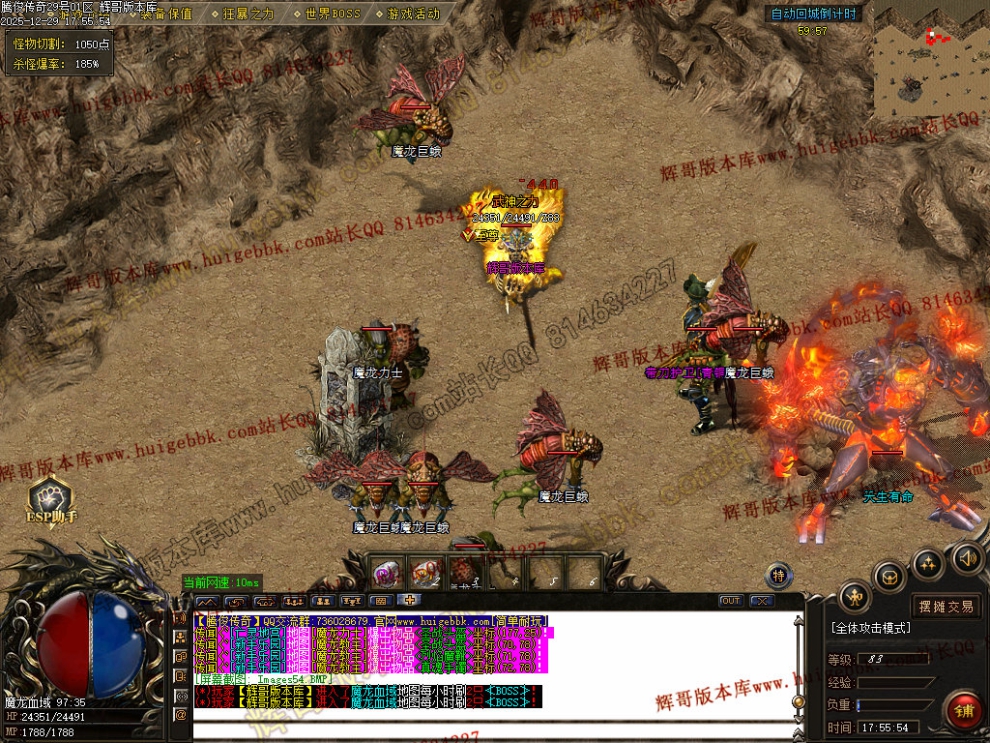Open the 摆摊交易 stall trade button
The image size is (990, 743).
(x=946, y=606)
